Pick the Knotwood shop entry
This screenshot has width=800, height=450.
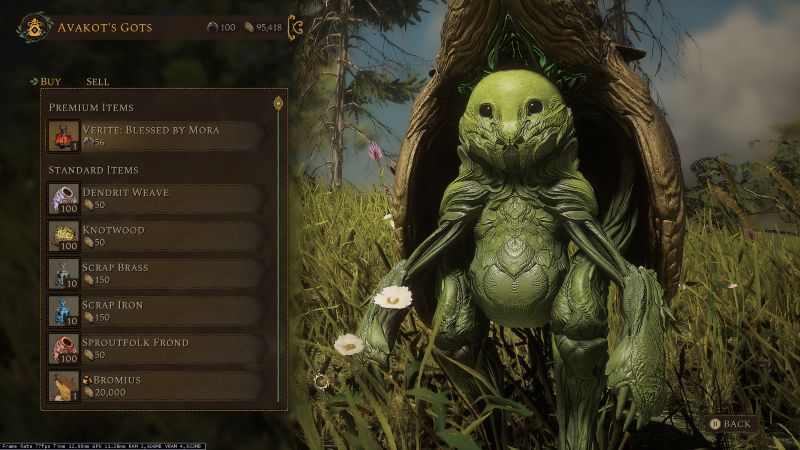[x=157, y=236]
